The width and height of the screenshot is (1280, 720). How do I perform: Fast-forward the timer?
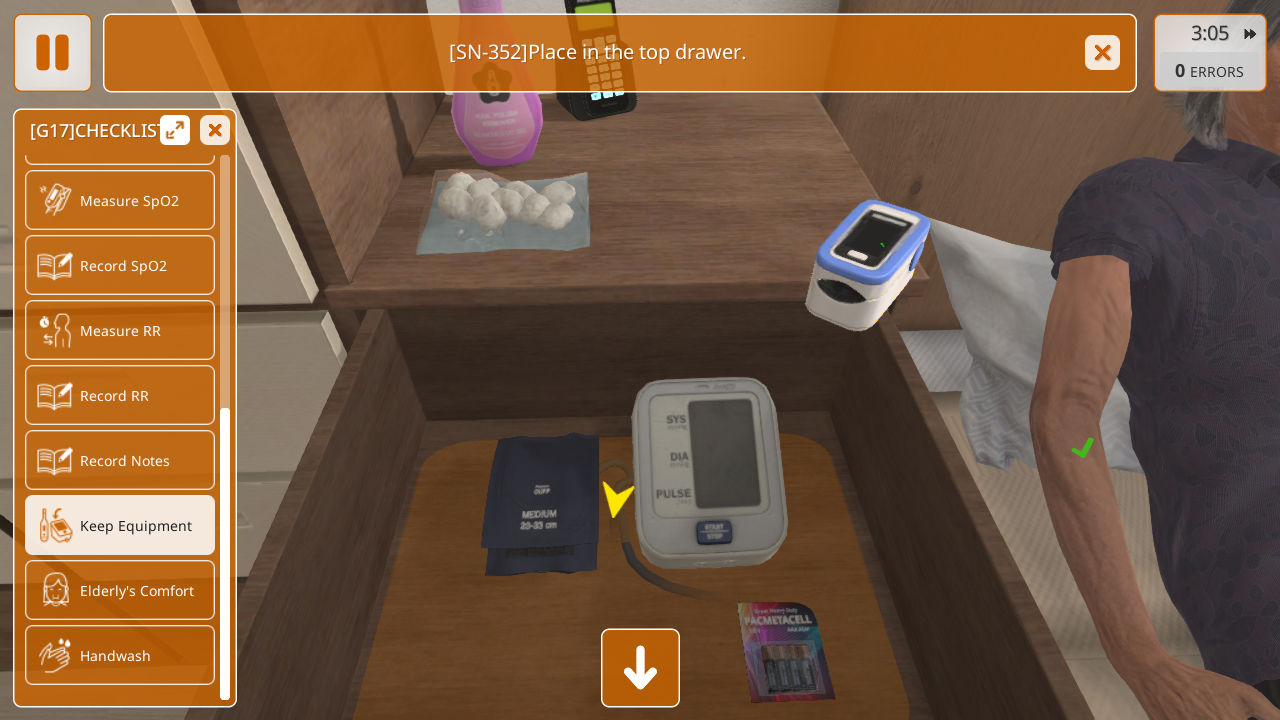click(x=1250, y=34)
